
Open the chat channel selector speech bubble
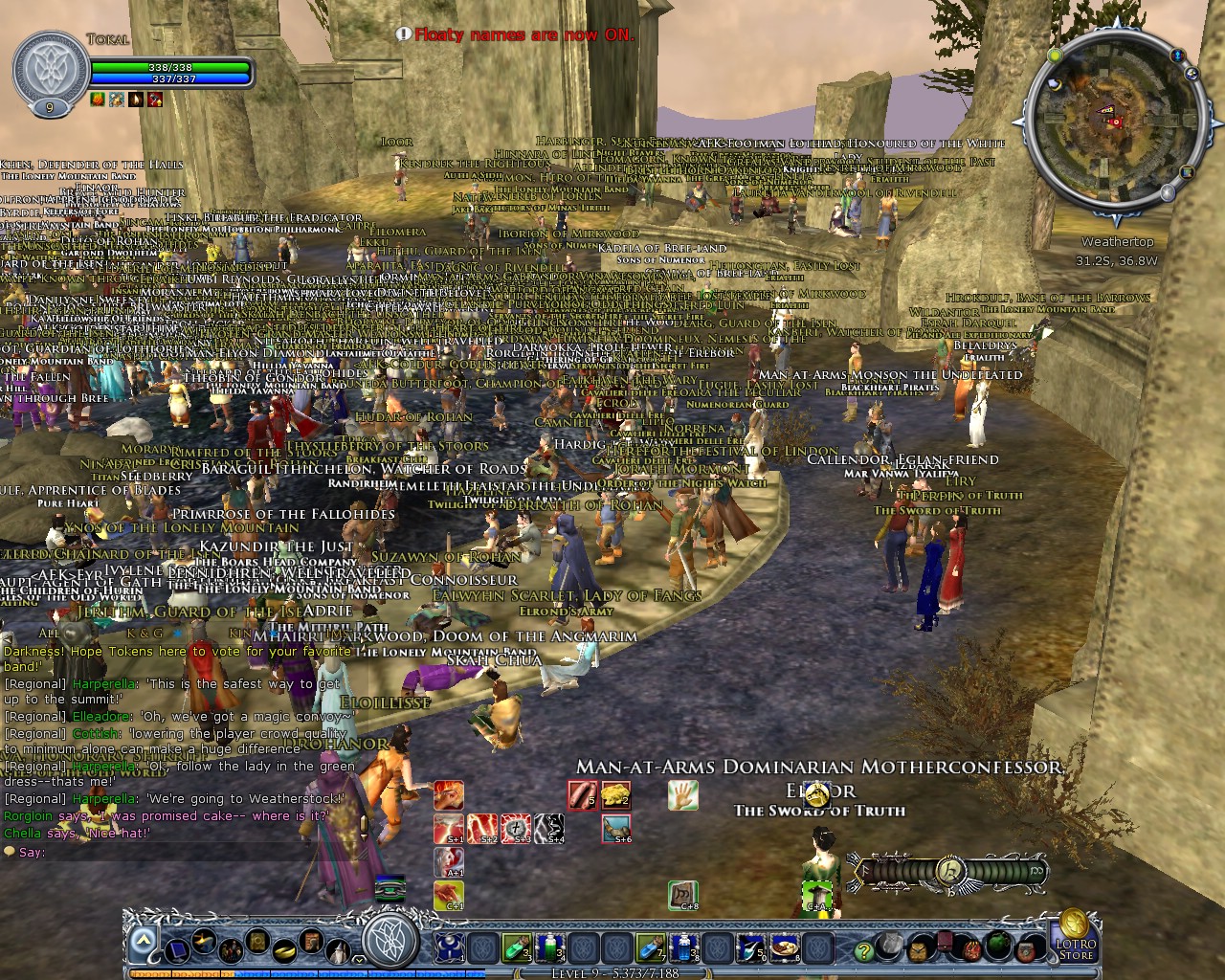point(10,852)
